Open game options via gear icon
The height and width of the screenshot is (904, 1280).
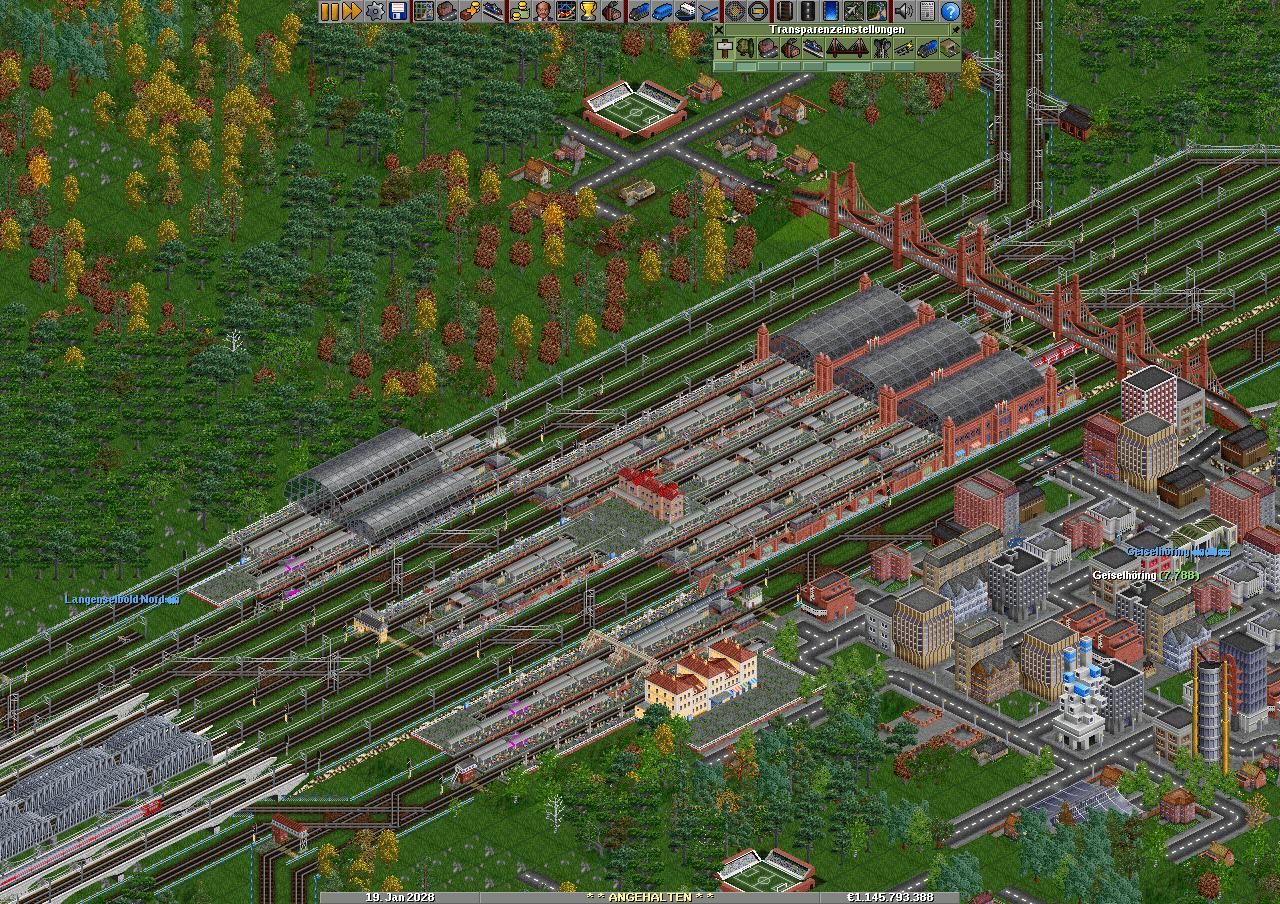pos(375,11)
